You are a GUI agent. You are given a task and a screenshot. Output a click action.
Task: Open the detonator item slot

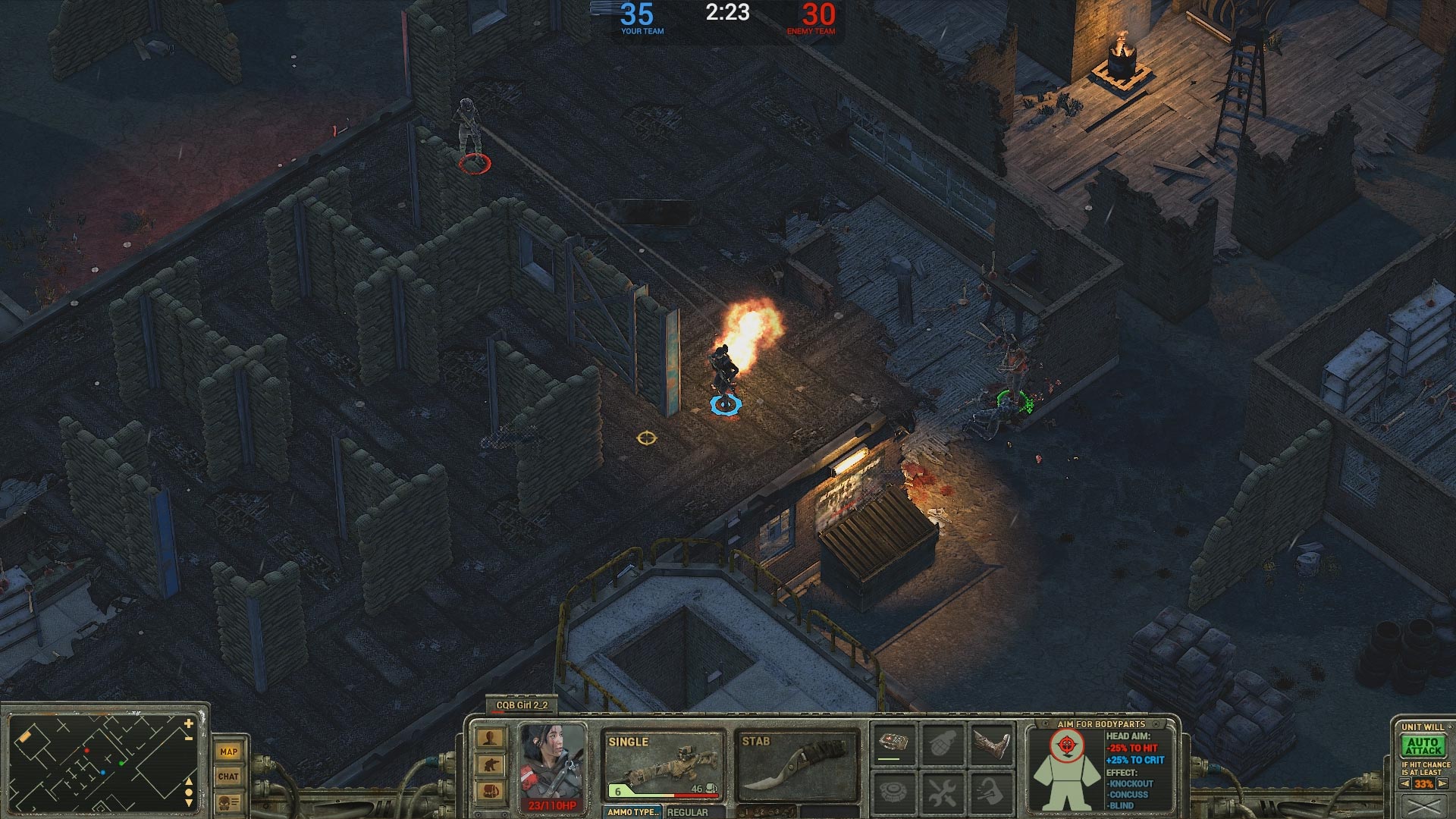pos(895,743)
